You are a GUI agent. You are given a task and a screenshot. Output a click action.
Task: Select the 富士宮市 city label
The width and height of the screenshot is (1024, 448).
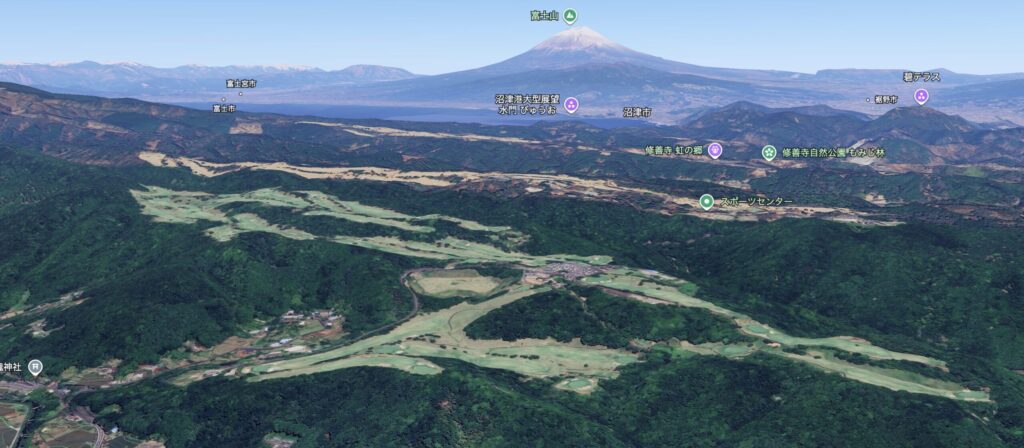240,84
